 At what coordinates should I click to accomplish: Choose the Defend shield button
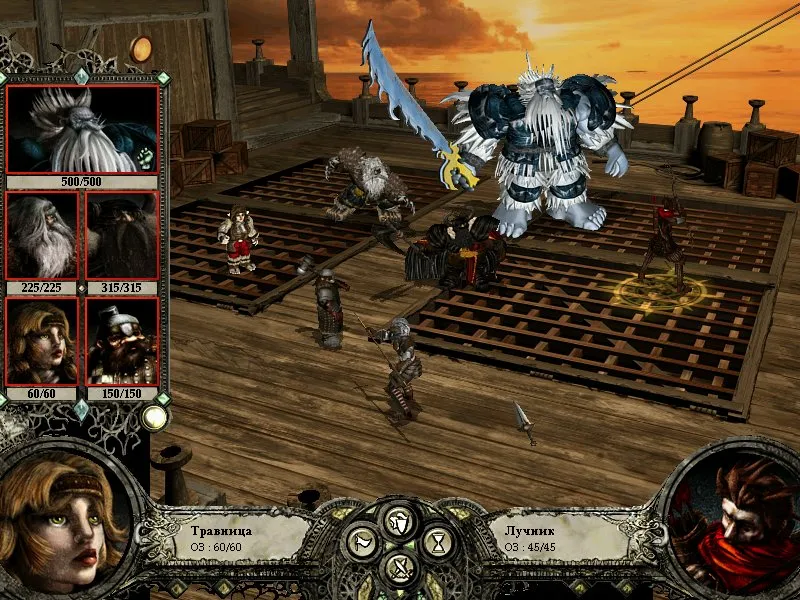click(400, 521)
